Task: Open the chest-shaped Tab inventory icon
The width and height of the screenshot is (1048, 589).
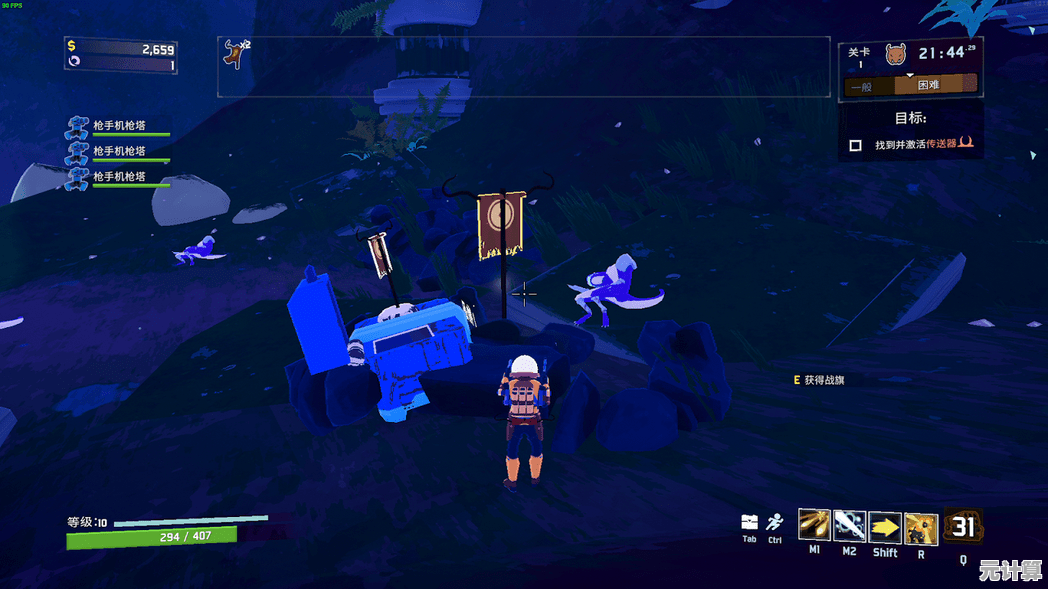Action: (749, 522)
